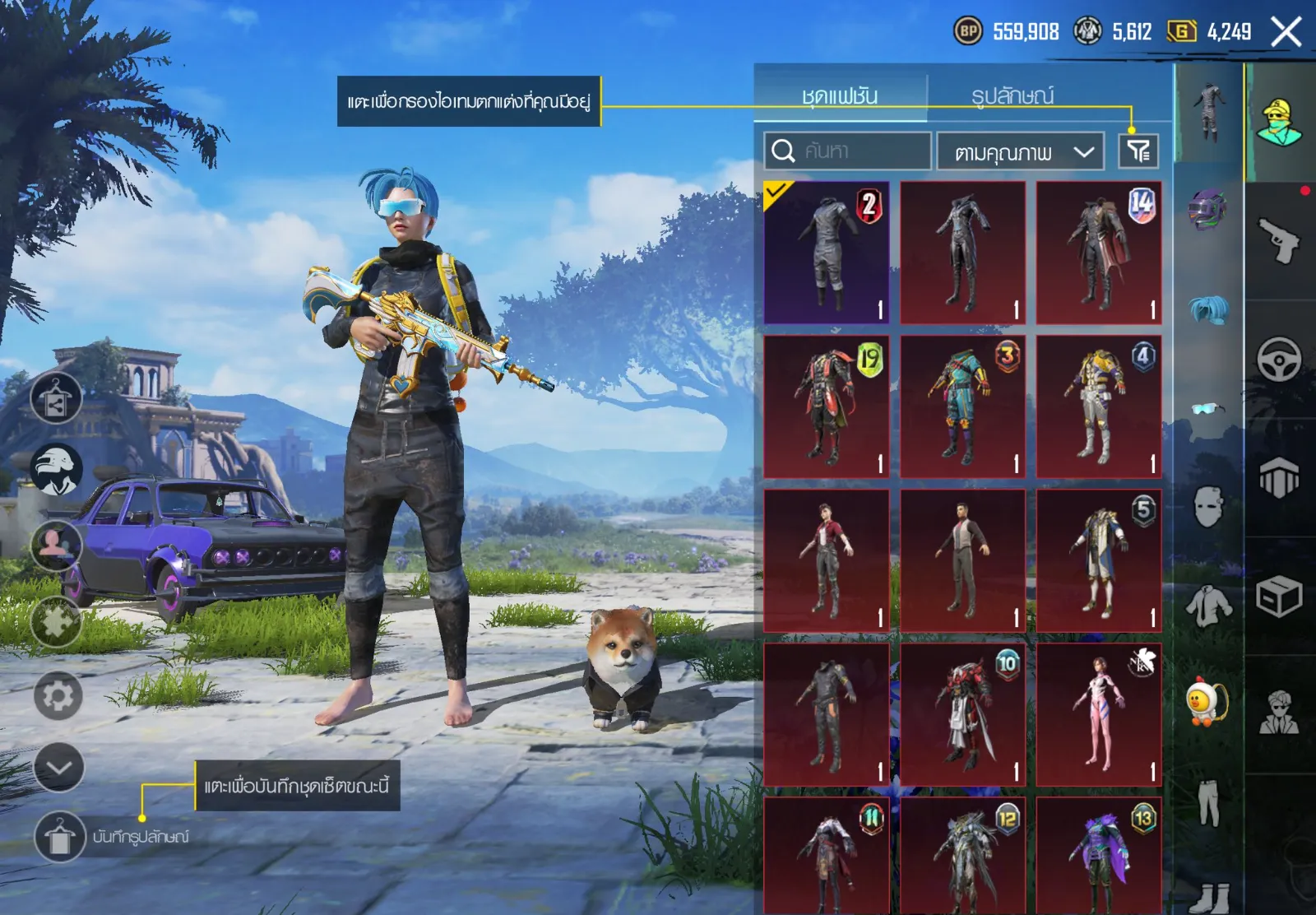The height and width of the screenshot is (915, 1316).
Task: Toggle the owned-items filter button
Action: (1138, 151)
